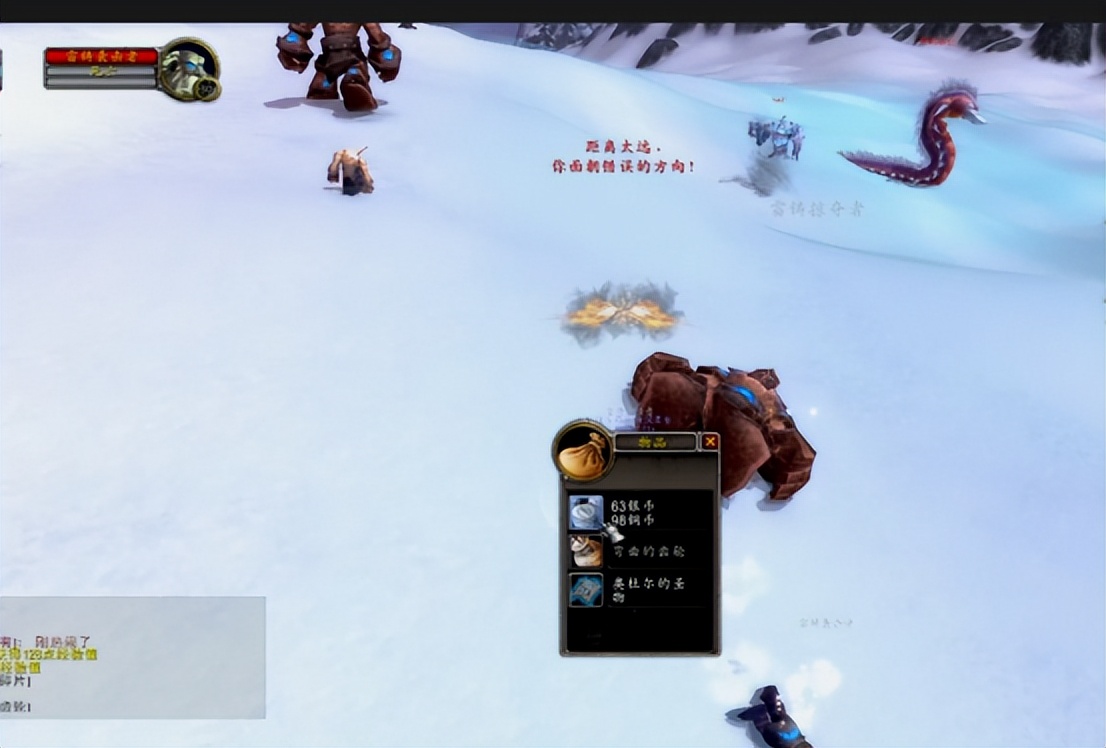
Task: Loot the 奥杜尔的圣物 relic item
Action: [587, 589]
